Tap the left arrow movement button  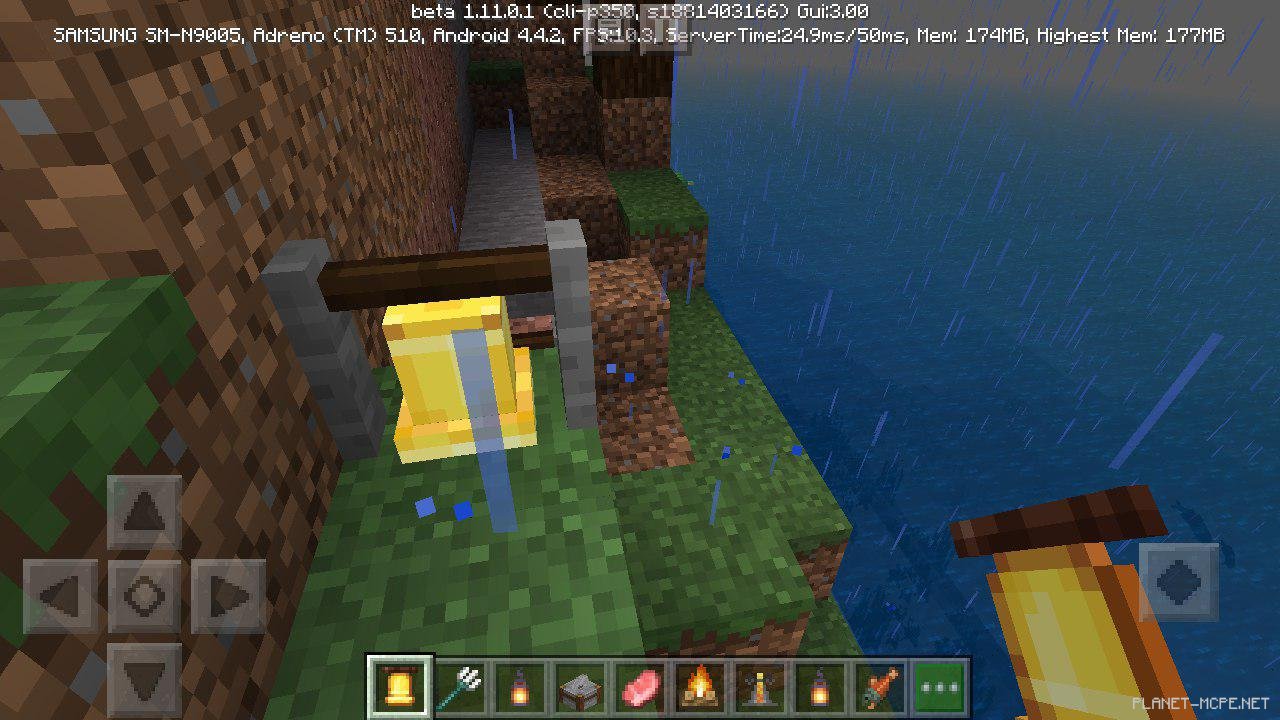60,596
